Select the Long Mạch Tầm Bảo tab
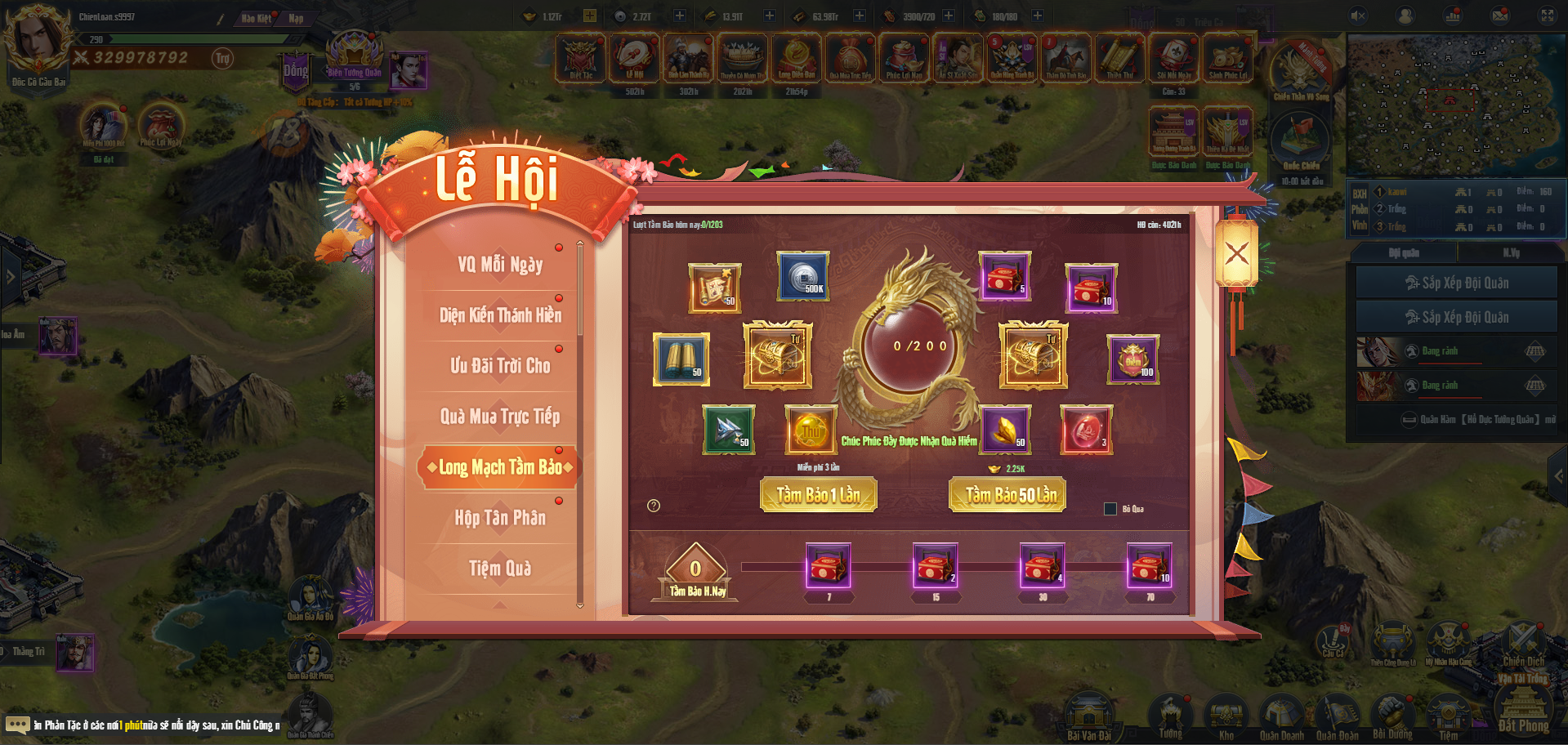This screenshot has width=1568, height=745. point(500,467)
